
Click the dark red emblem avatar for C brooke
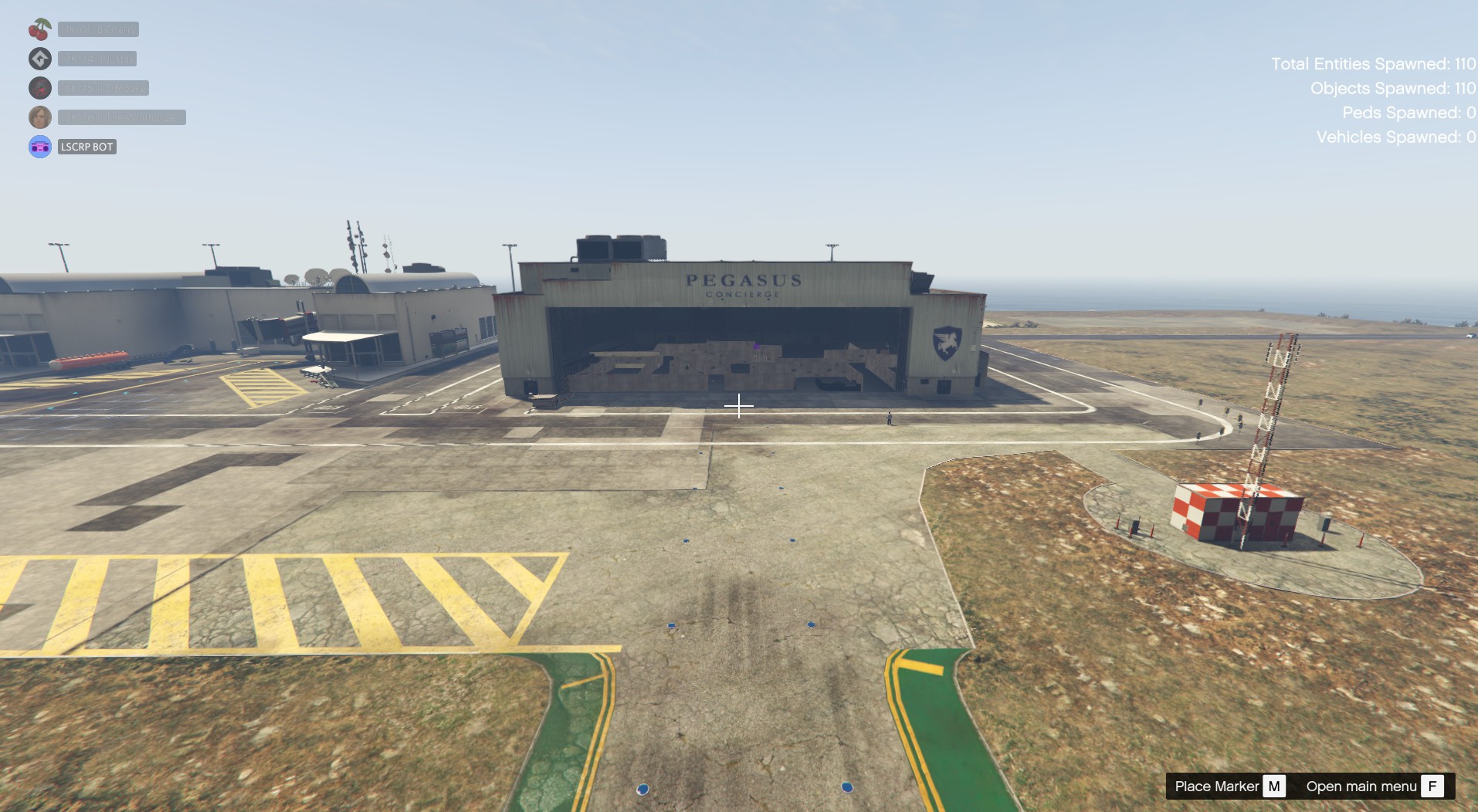point(39,88)
